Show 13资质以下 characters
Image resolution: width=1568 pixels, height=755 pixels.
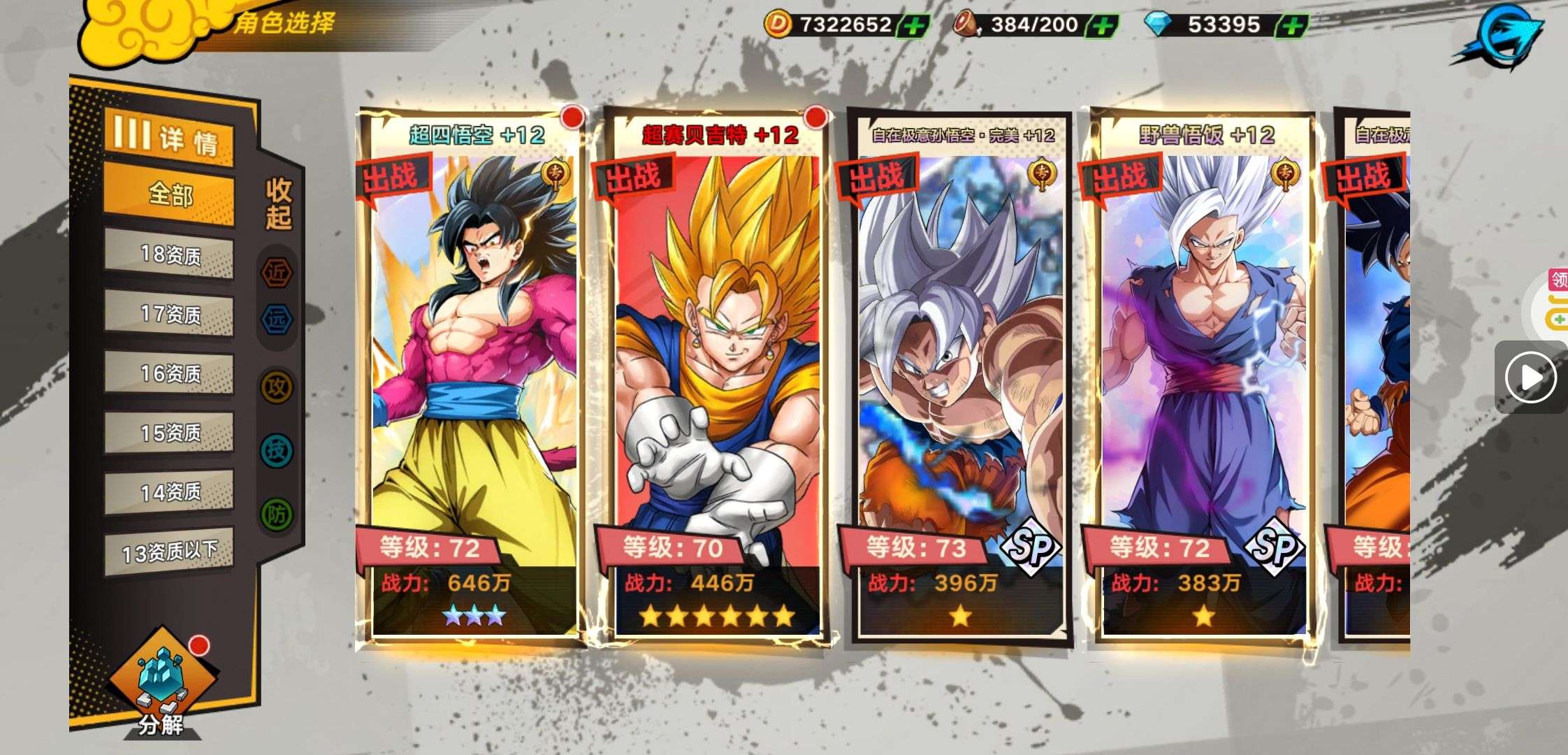[x=169, y=552]
